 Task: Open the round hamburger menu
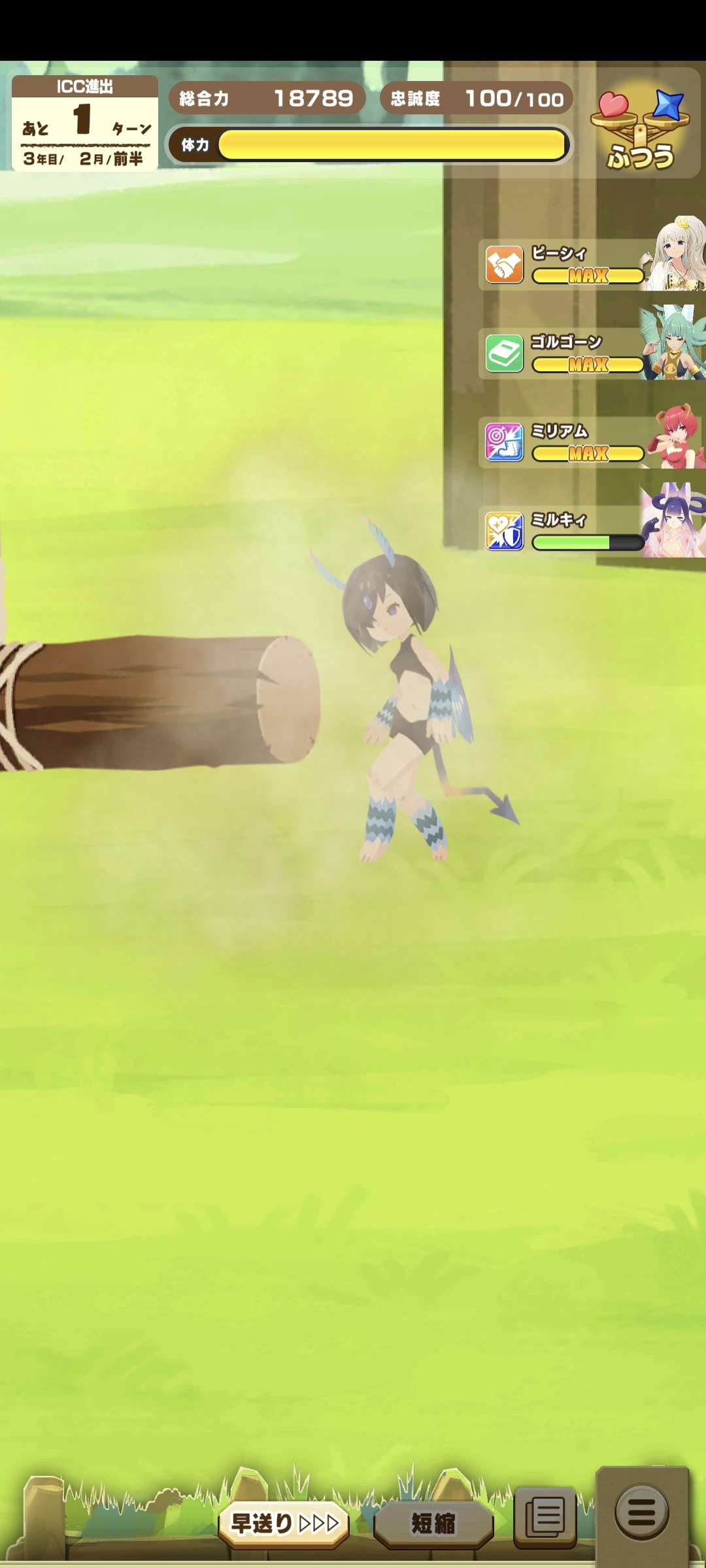tap(641, 1512)
